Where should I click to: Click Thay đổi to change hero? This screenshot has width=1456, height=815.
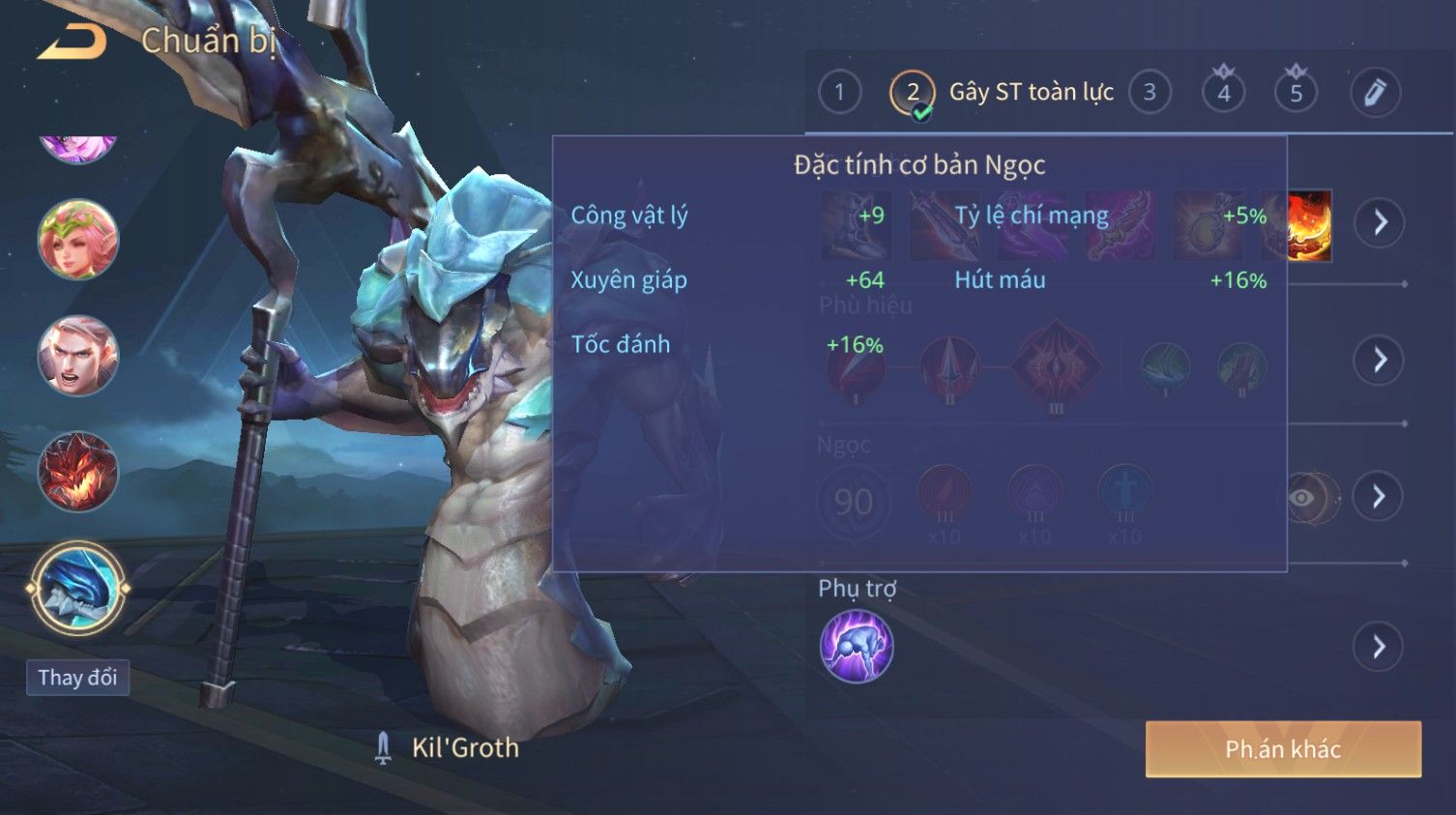77,678
